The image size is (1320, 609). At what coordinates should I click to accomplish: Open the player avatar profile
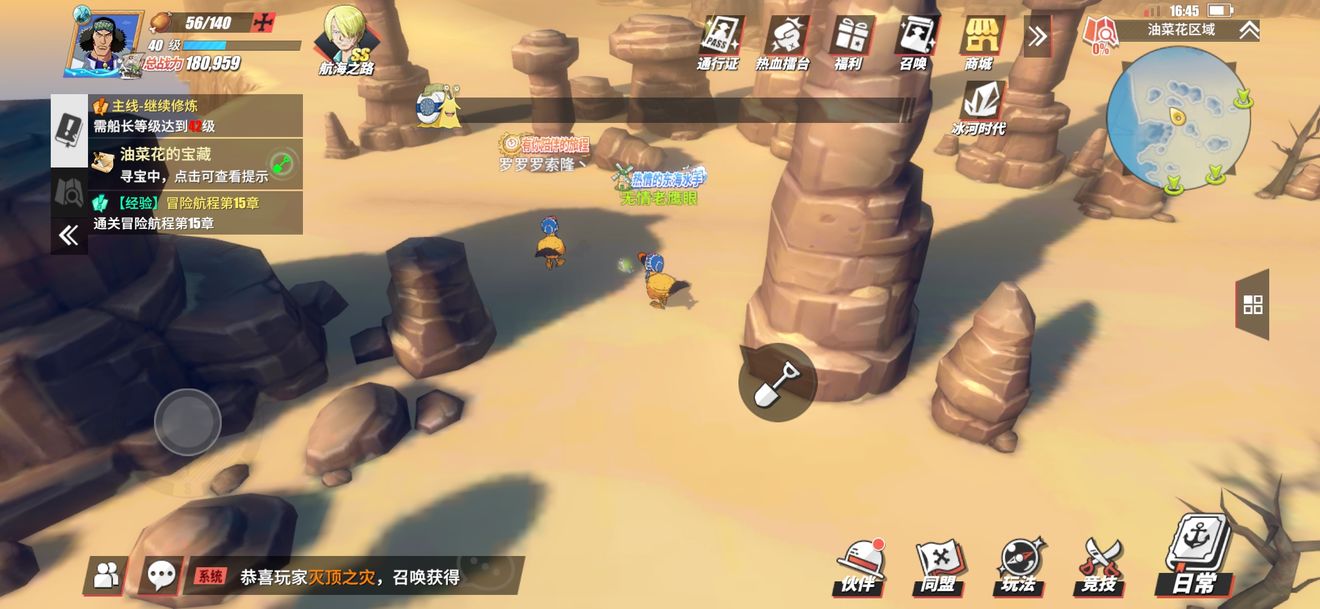(104, 42)
